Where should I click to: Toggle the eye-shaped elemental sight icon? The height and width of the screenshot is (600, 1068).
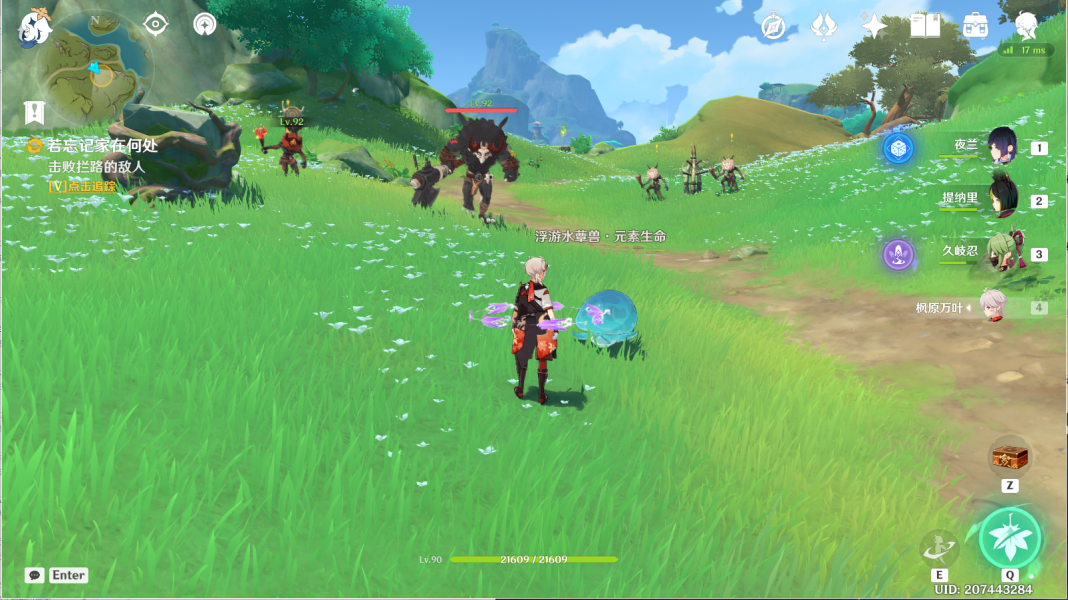(155, 24)
